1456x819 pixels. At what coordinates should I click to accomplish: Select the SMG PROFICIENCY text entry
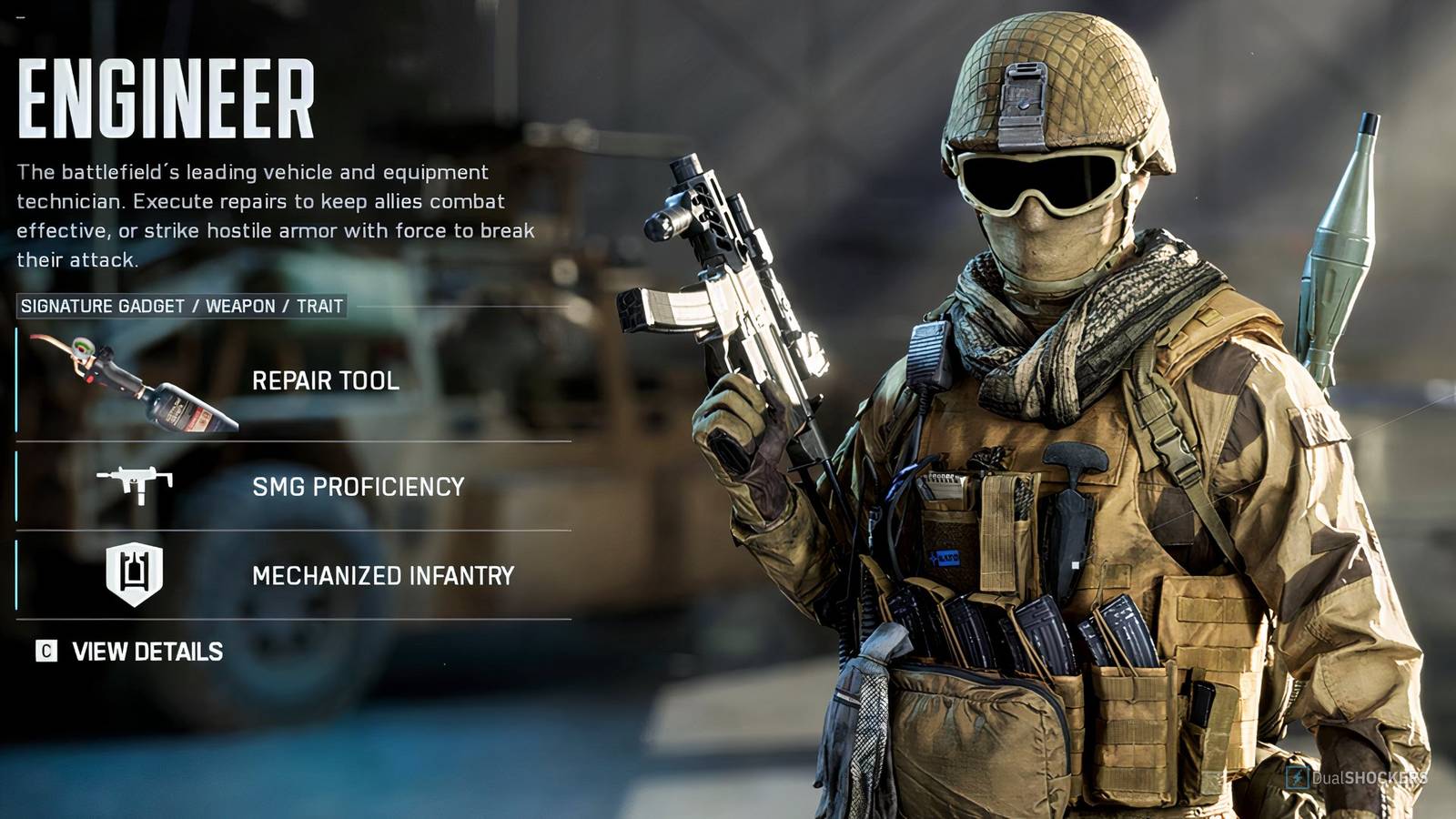click(359, 487)
